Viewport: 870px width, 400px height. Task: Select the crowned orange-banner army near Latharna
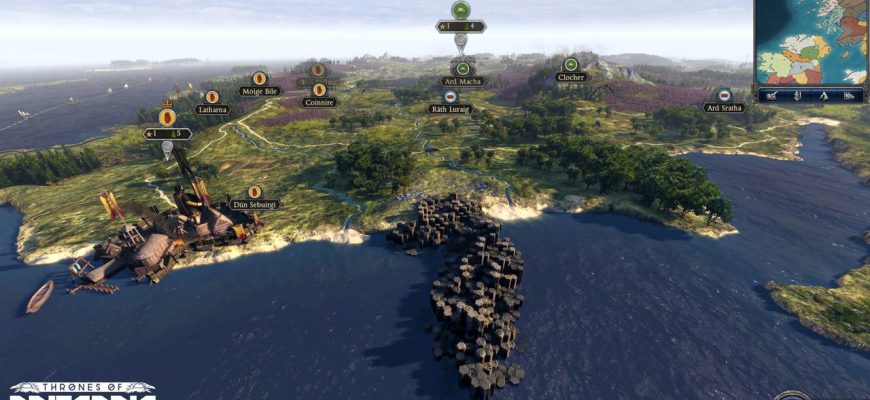pyautogui.click(x=167, y=117)
